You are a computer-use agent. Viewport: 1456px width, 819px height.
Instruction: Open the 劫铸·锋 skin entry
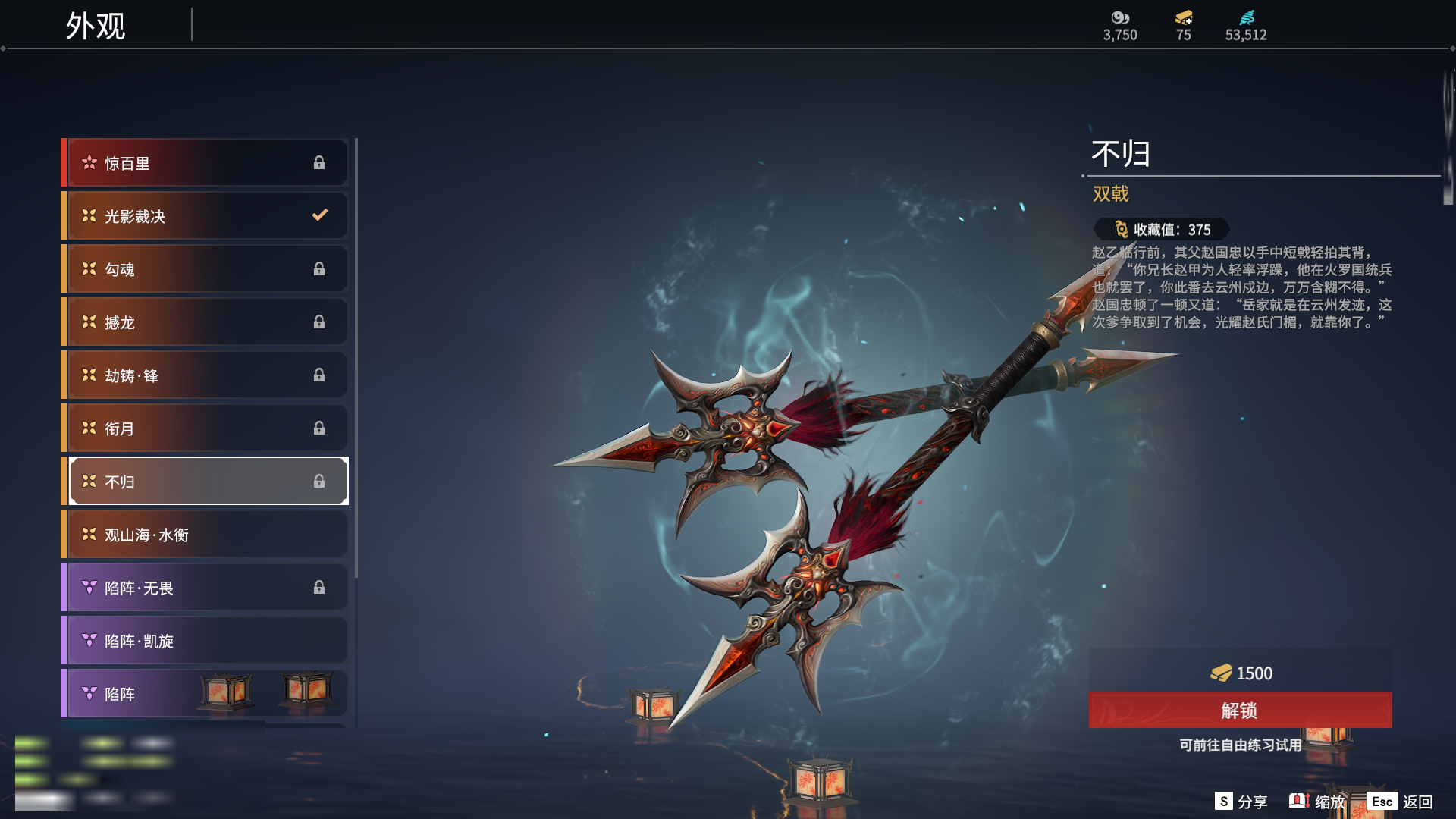pyautogui.click(x=206, y=375)
